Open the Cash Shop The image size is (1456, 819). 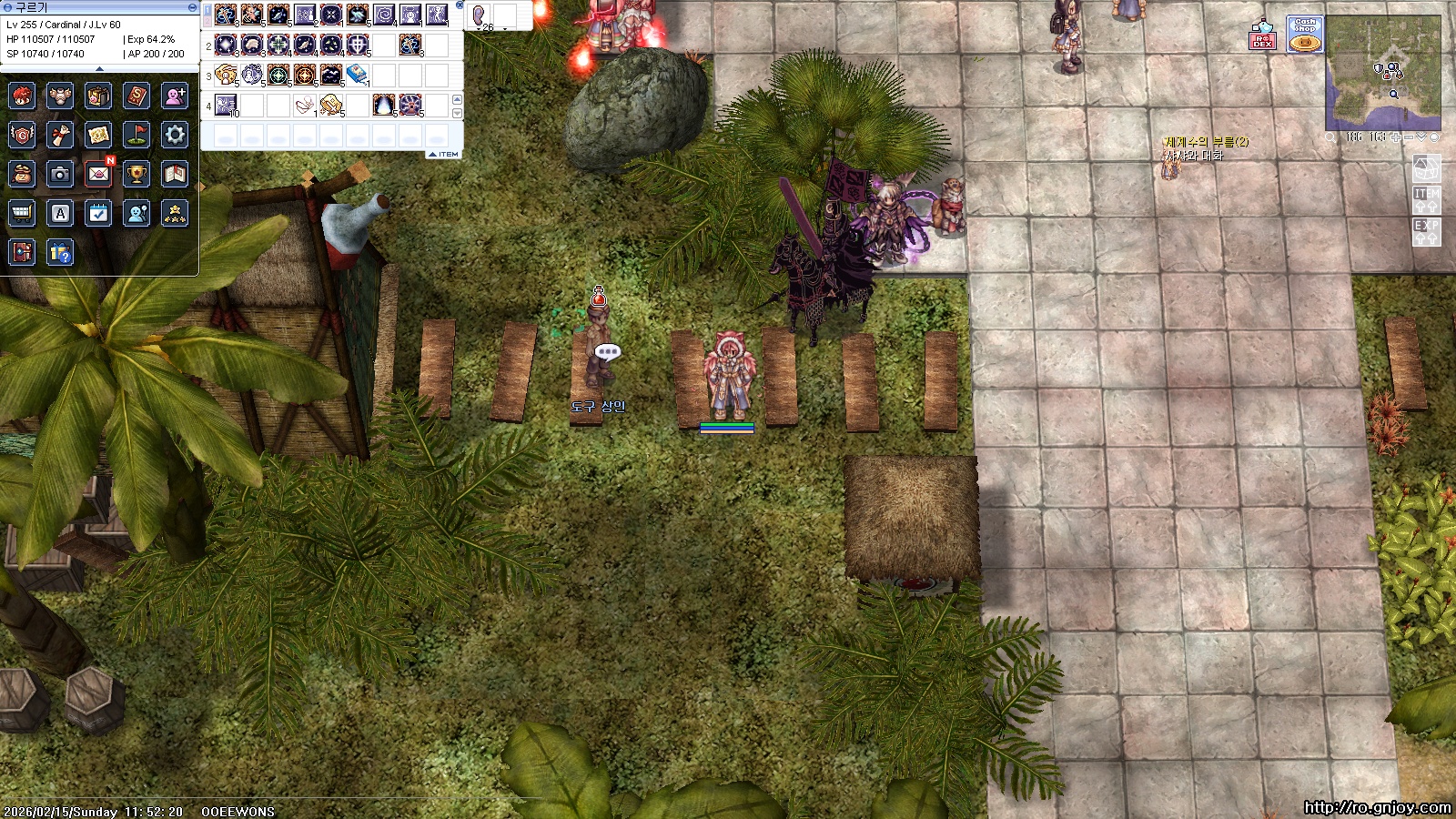point(1305,35)
